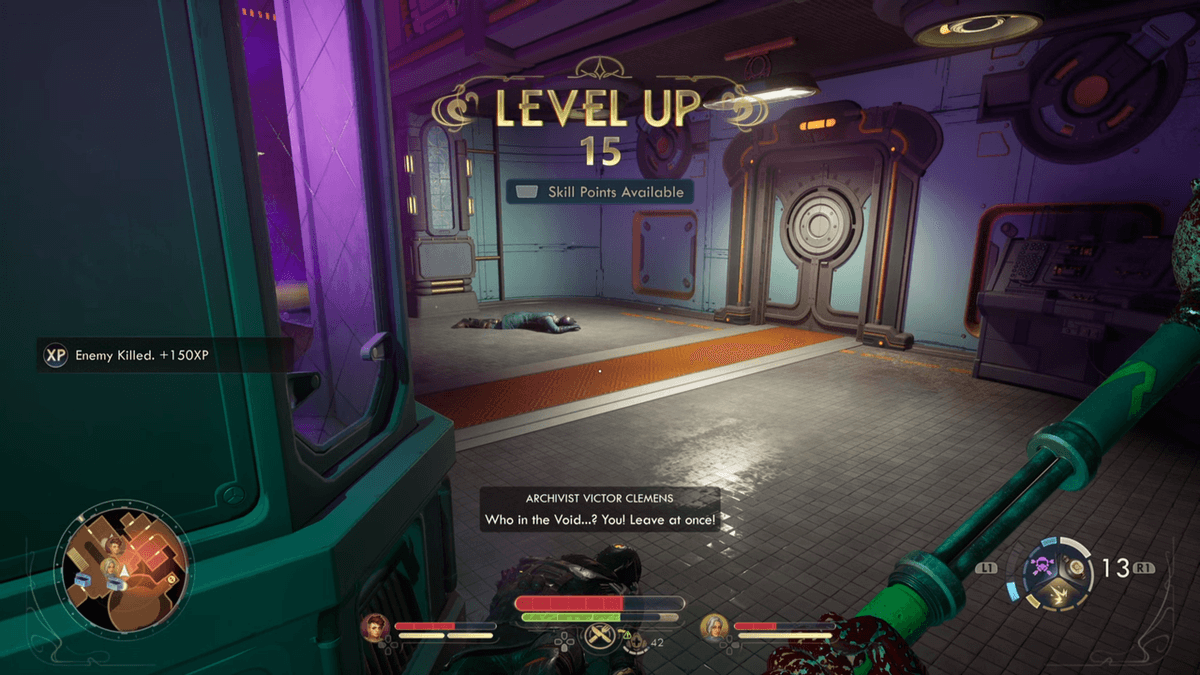Screen dimensions: 1200x675
Task: Select the crossed melee weapons icon
Action: point(600,638)
